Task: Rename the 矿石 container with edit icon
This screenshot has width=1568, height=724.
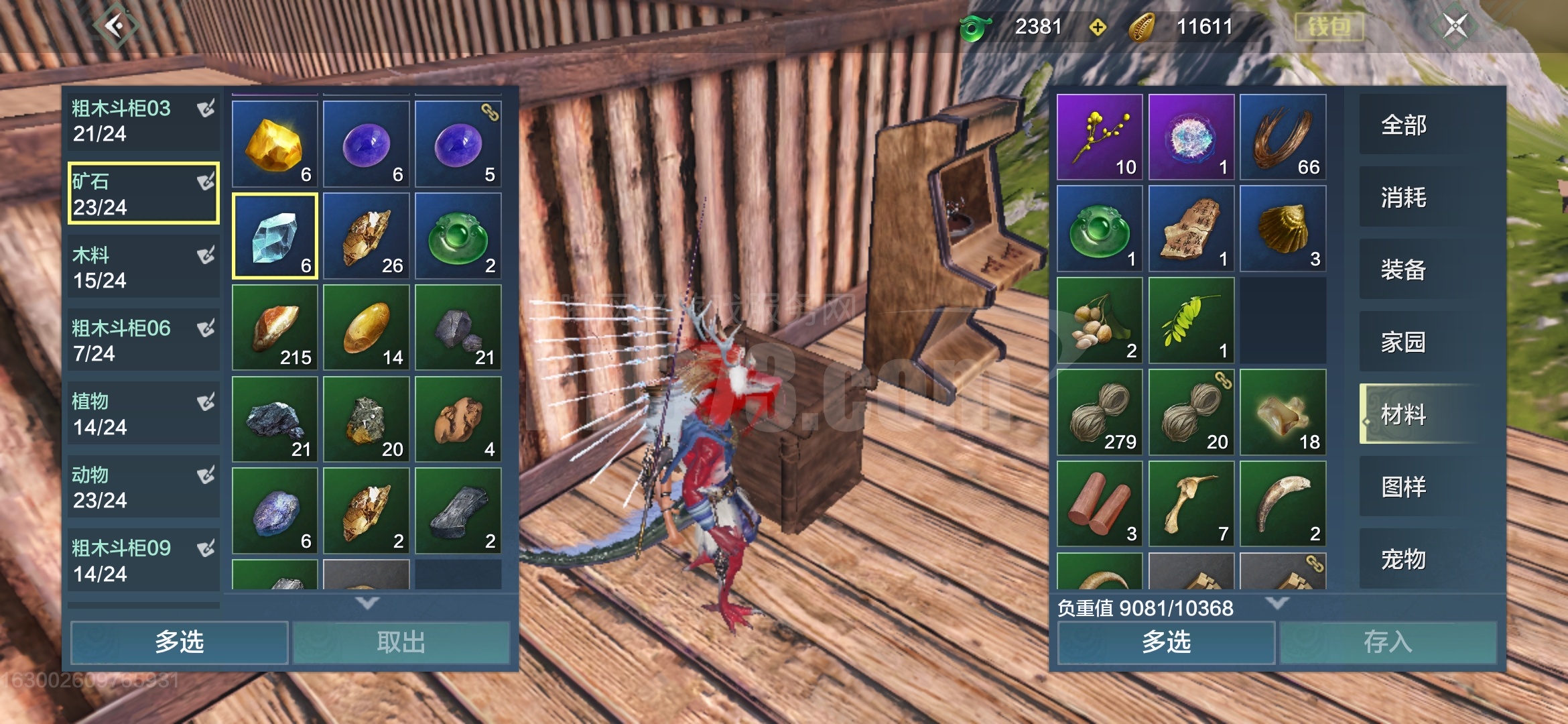Action: tap(206, 182)
